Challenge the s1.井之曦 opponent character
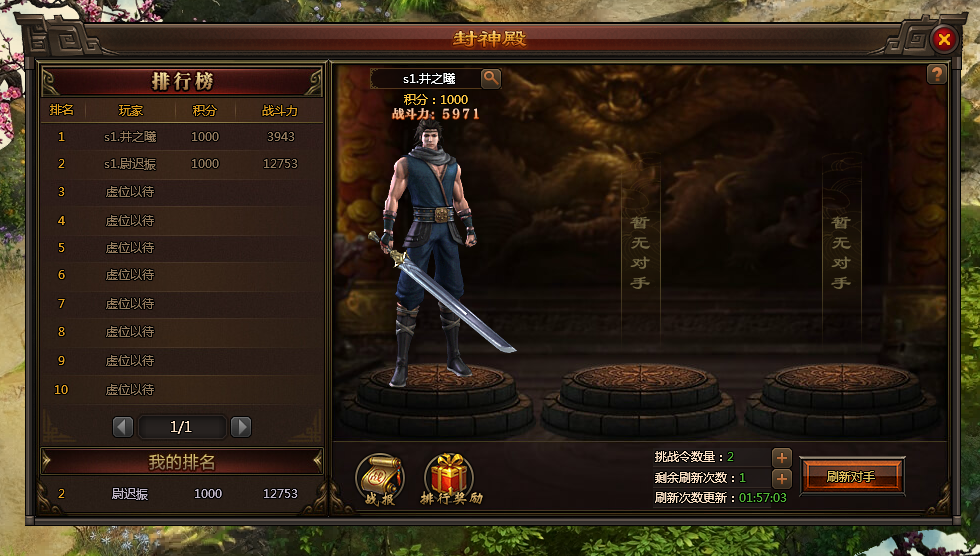 [428, 260]
